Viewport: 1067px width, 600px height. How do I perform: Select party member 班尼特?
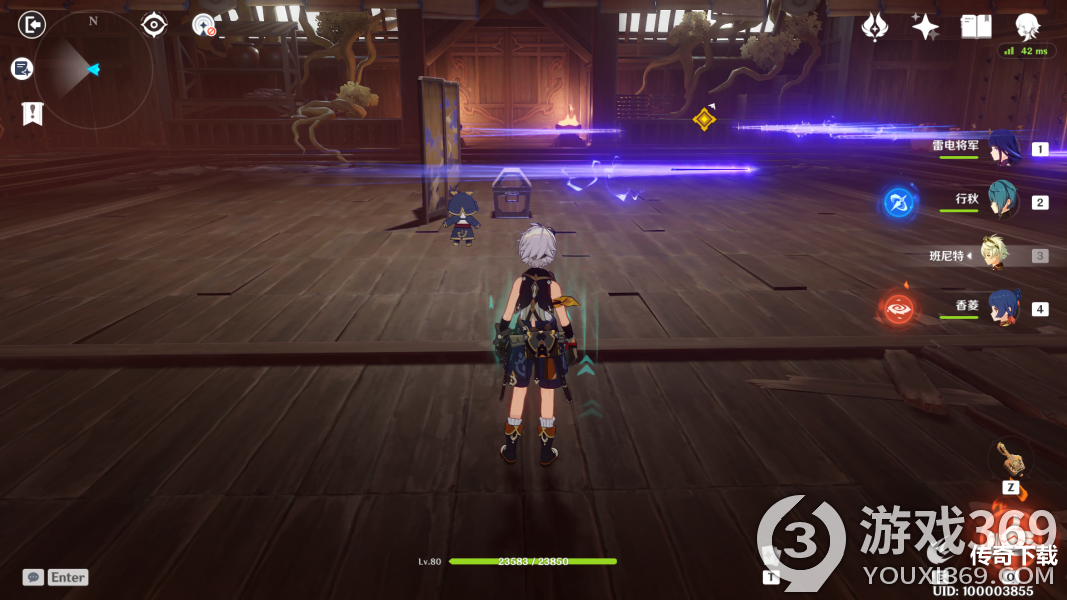[x=994, y=255]
